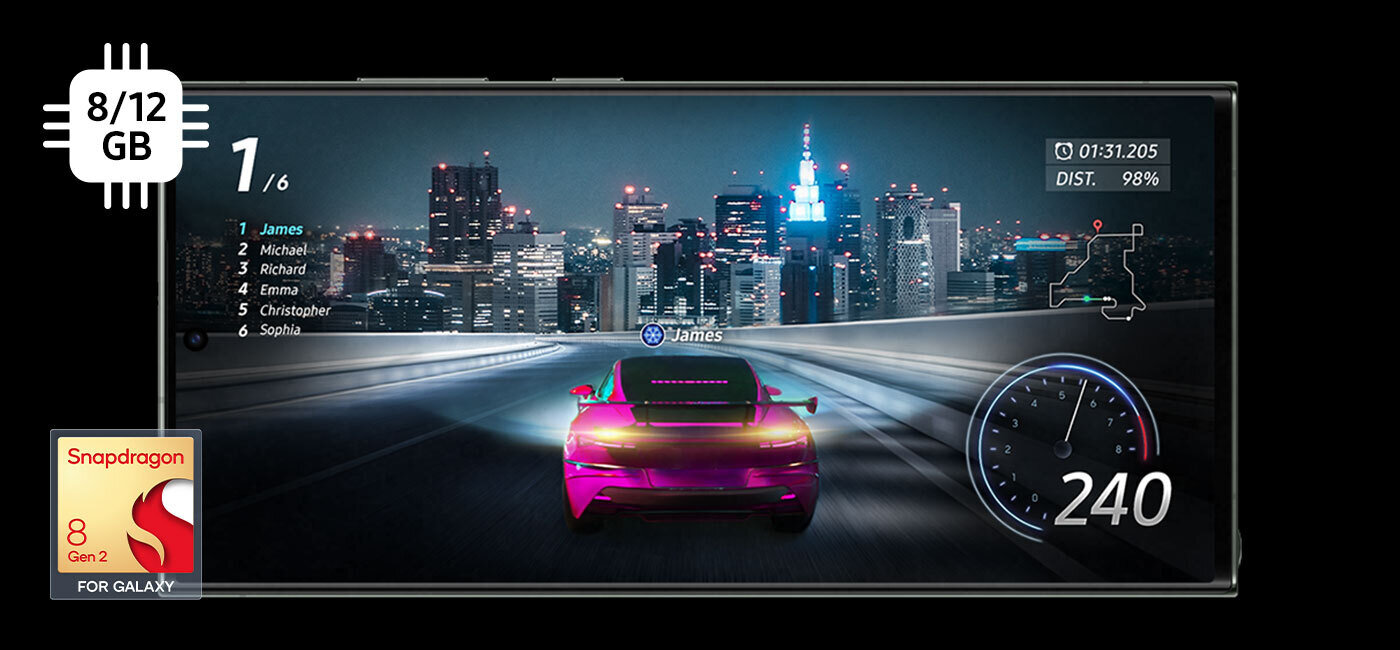This screenshot has height=650, width=1400.
Task: Click the snowflake icon beside James's nametag
Action: coord(652,336)
